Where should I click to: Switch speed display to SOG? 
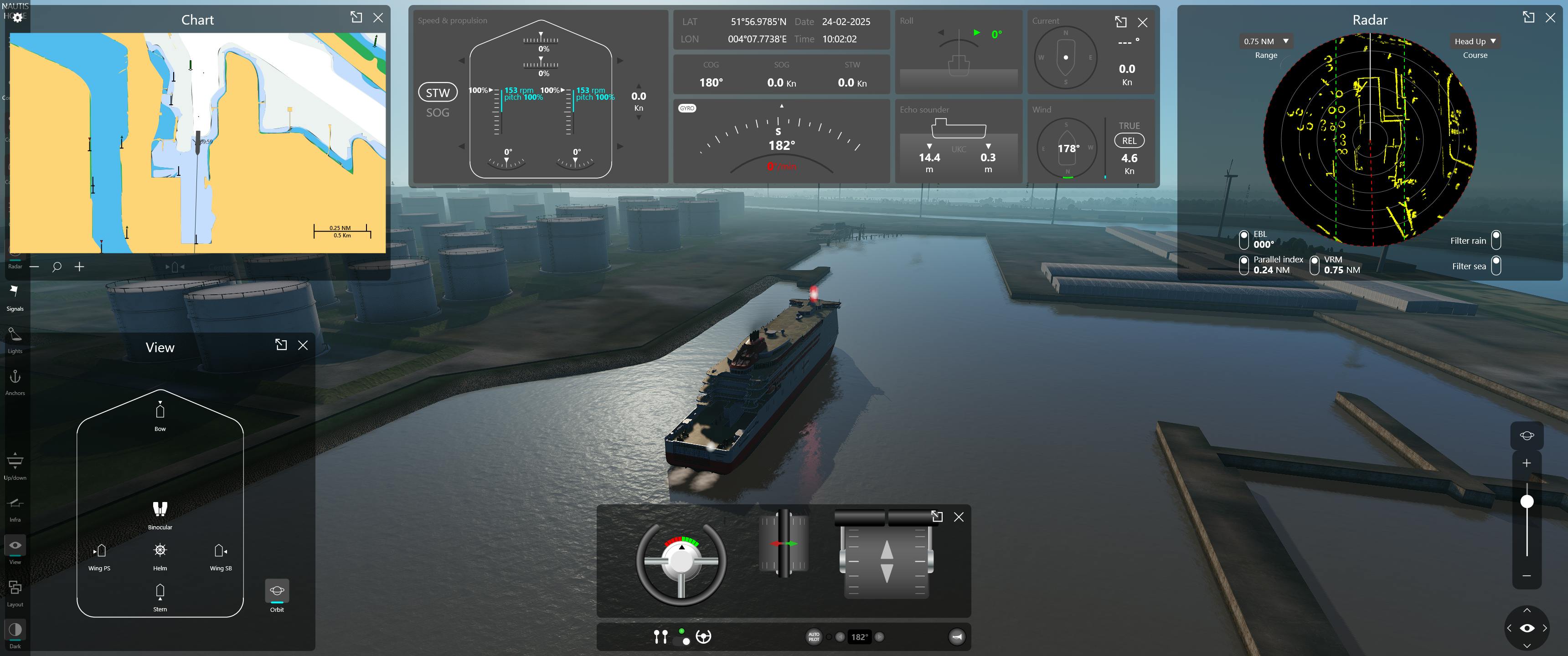tap(438, 113)
